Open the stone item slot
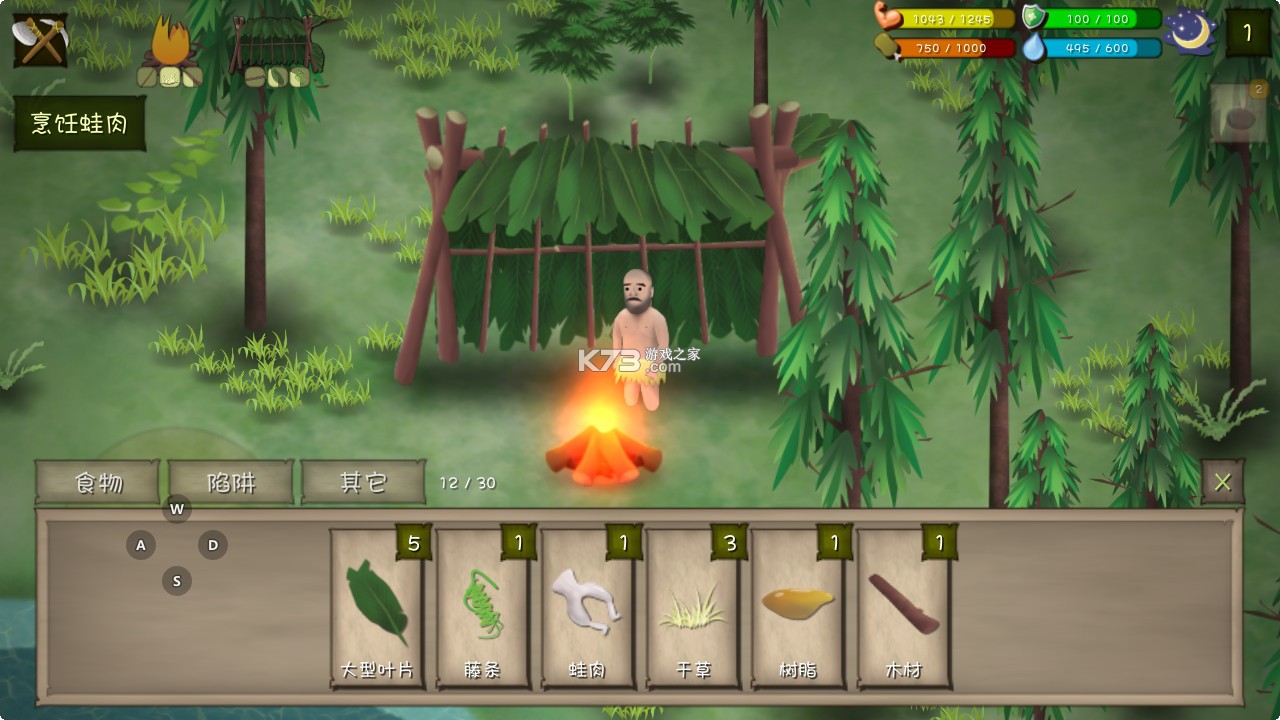The image size is (1280, 720). click(1240, 115)
